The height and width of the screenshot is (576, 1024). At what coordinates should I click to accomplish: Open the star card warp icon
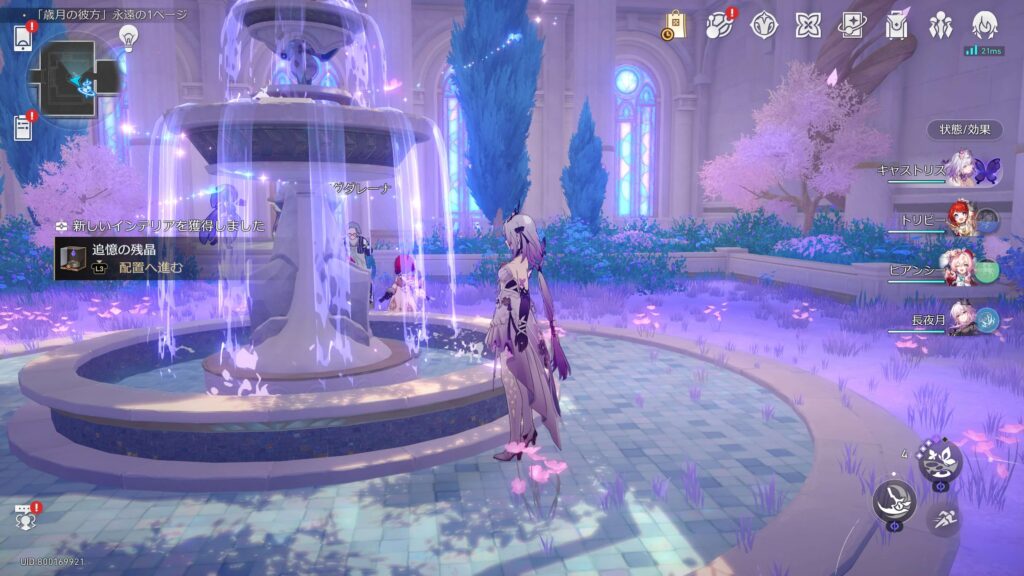852,25
